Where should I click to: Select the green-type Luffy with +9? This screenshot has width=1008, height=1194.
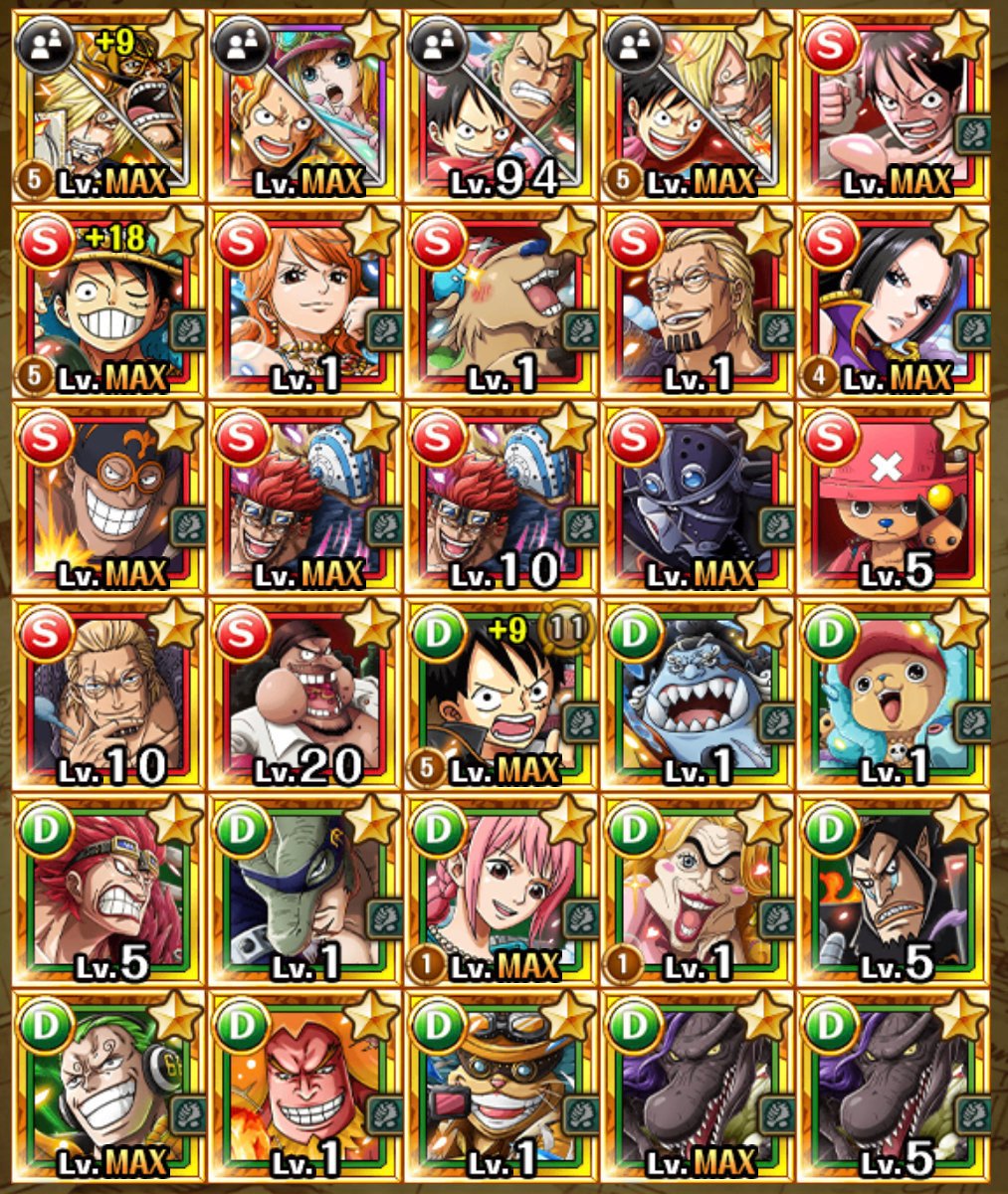(501, 694)
